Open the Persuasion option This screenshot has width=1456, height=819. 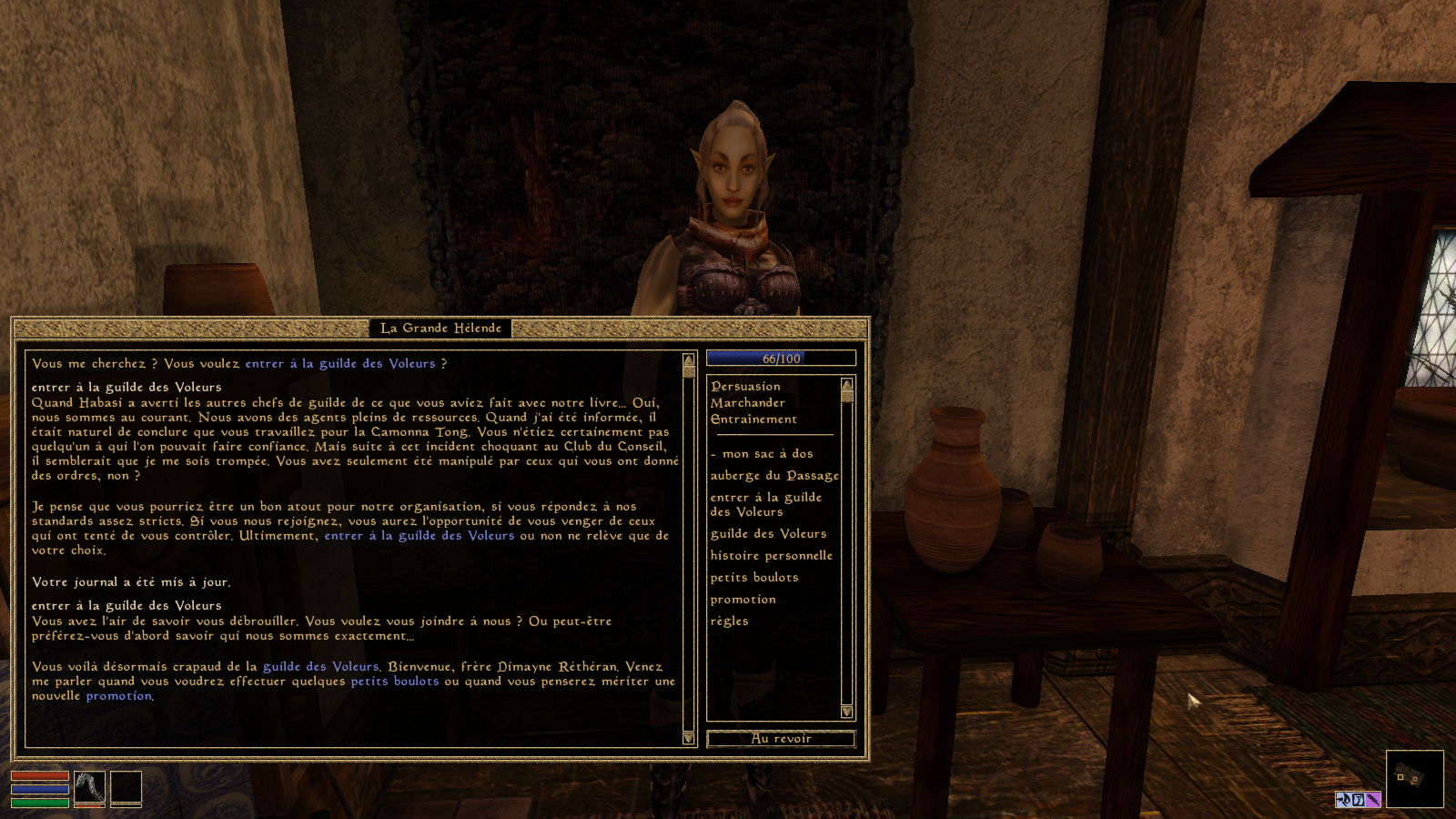pyautogui.click(x=745, y=387)
